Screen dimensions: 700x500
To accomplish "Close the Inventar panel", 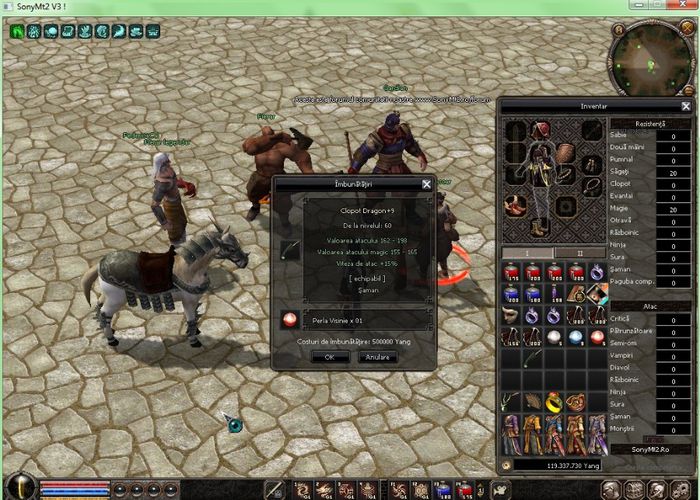I will pyautogui.click(x=686, y=106).
